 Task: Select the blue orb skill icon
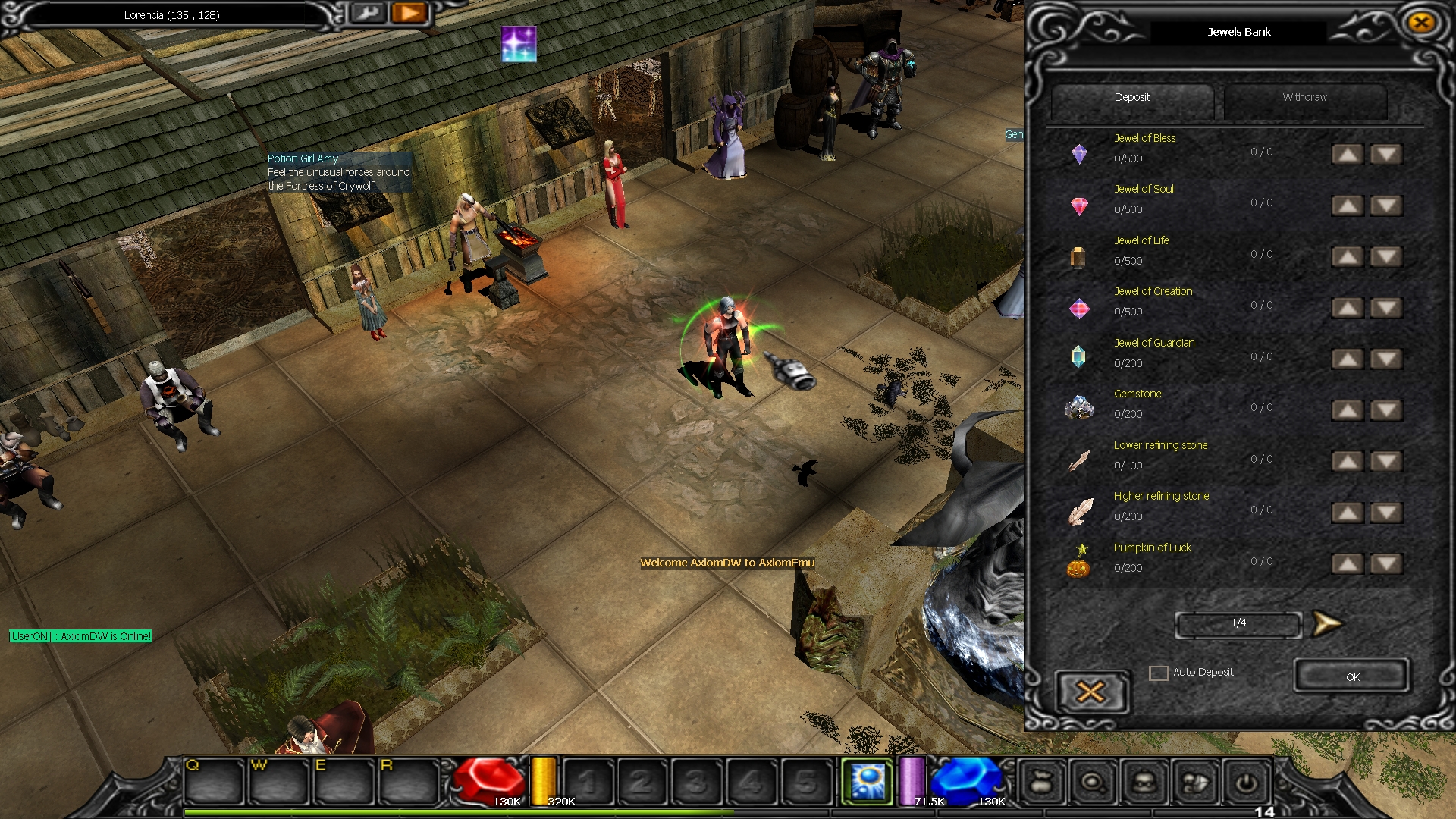868,780
